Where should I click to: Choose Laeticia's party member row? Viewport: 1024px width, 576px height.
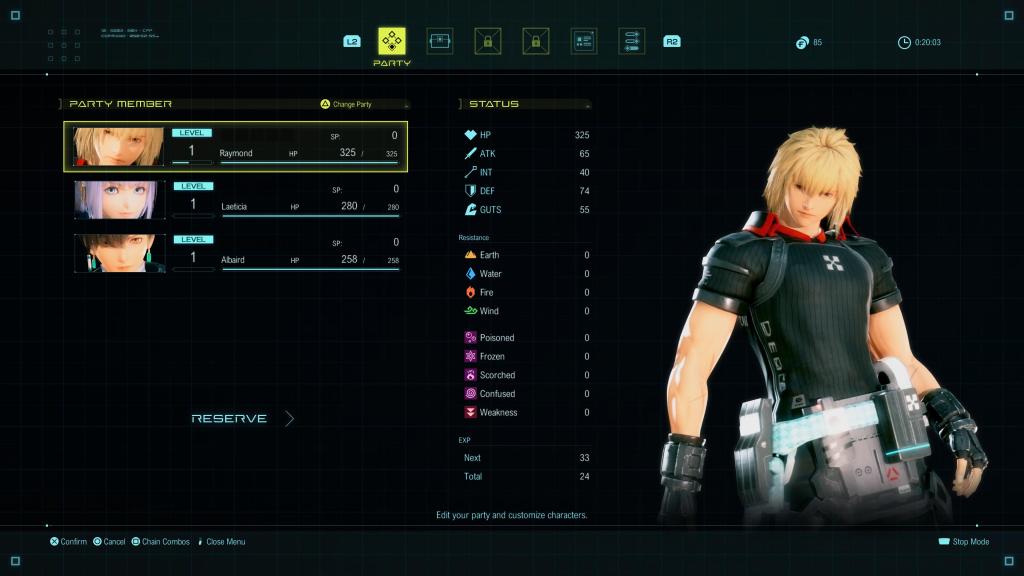[236, 200]
